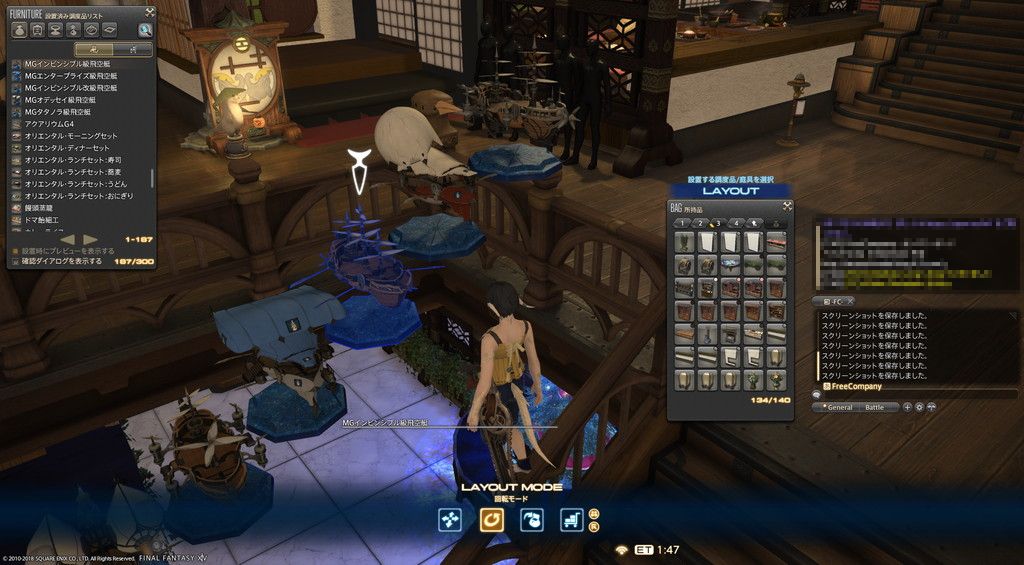Add a new chat tab with plus button

coord(907,407)
